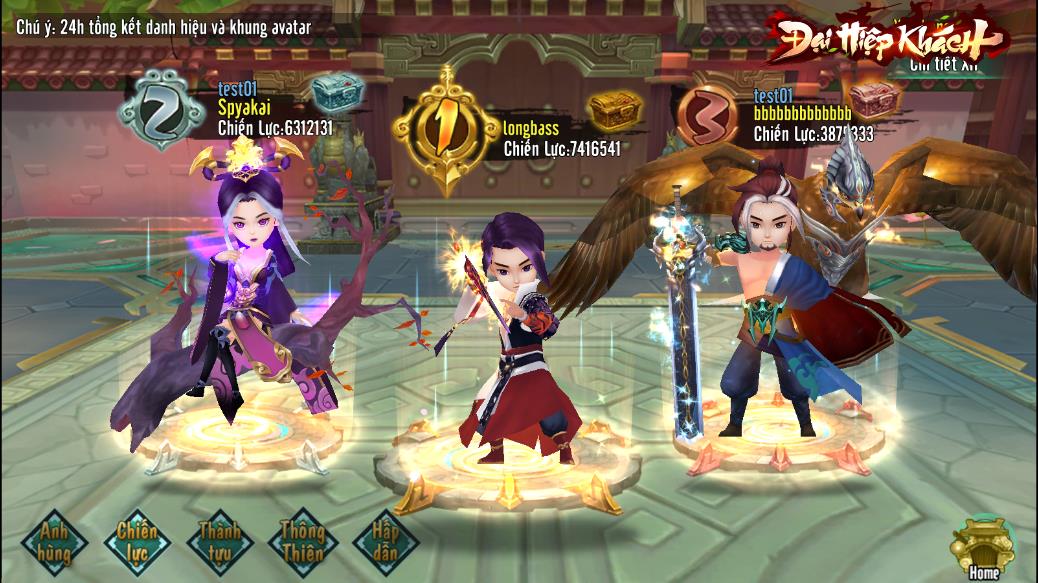1038x583 pixels.
Task: Choose the Hấp dẫn ranking tab
Action: coord(385,541)
